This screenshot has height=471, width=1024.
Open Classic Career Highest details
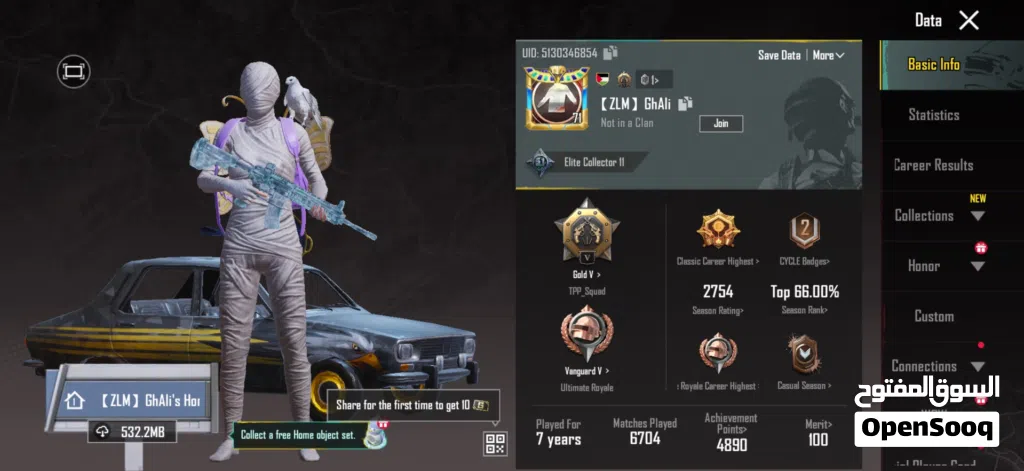pyautogui.click(x=717, y=237)
